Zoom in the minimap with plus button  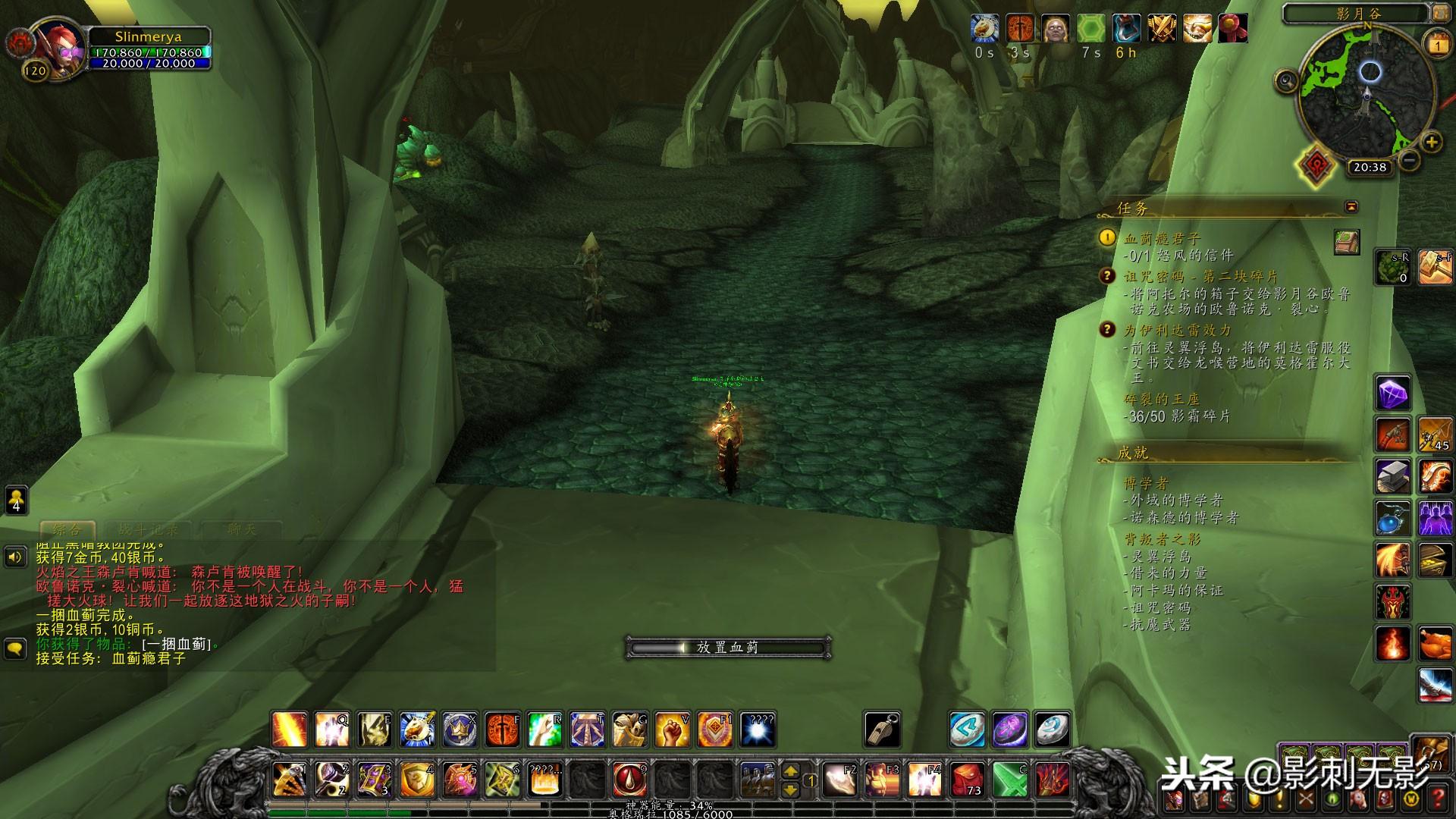pos(1431,142)
